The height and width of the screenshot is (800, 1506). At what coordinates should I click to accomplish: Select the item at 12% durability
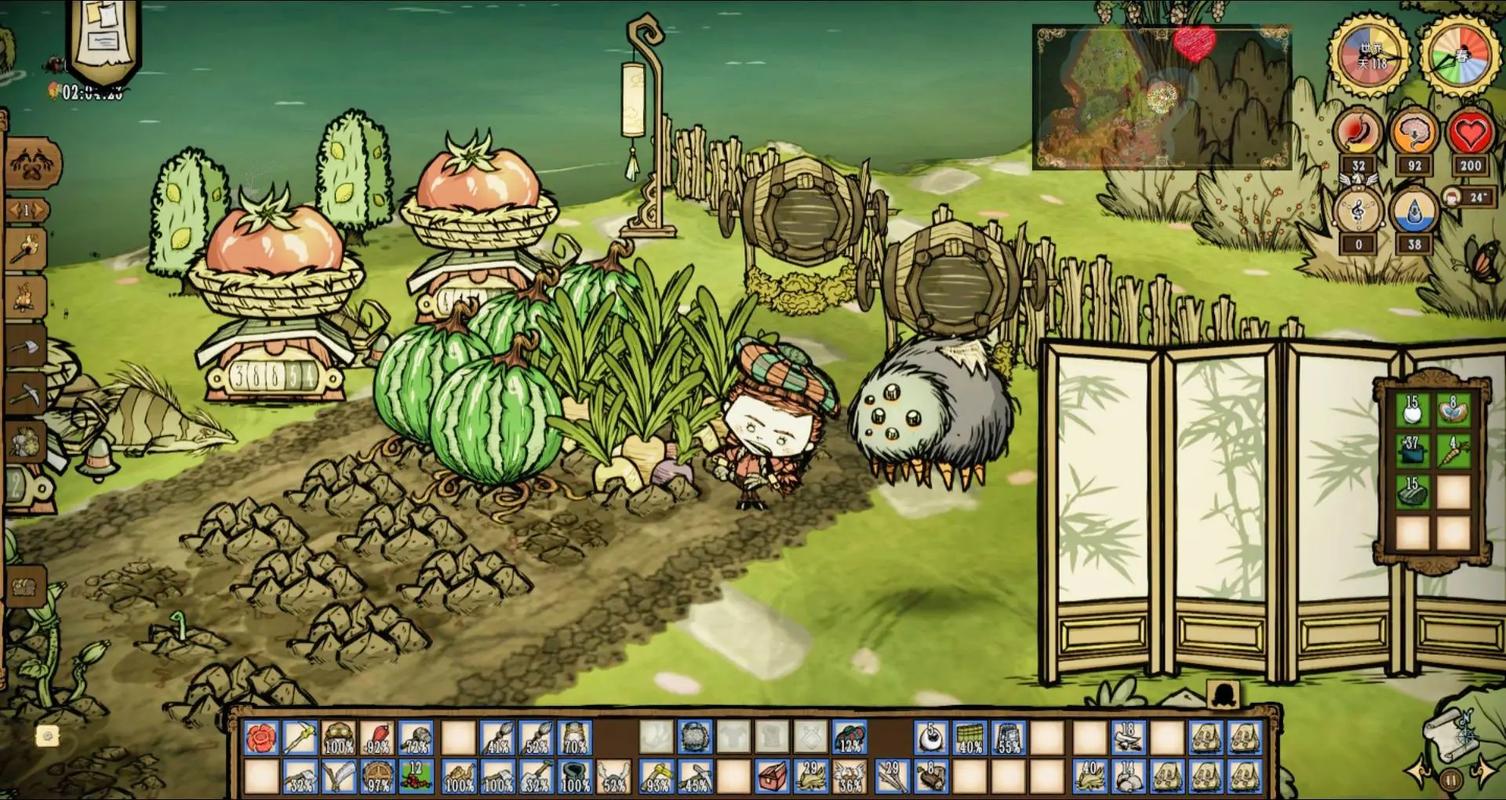pos(849,739)
